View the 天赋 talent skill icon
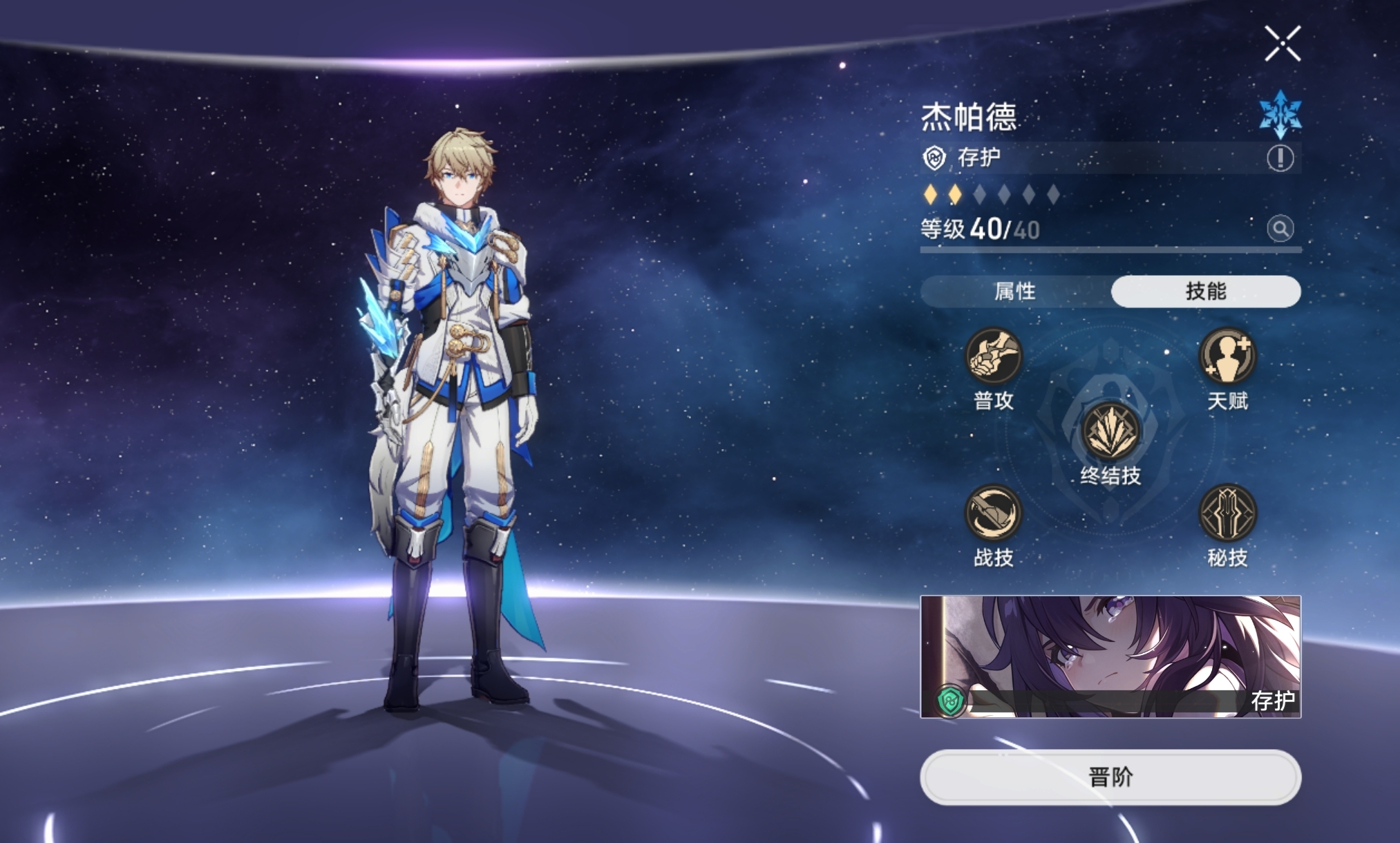The height and width of the screenshot is (843, 1400). (x=1227, y=357)
